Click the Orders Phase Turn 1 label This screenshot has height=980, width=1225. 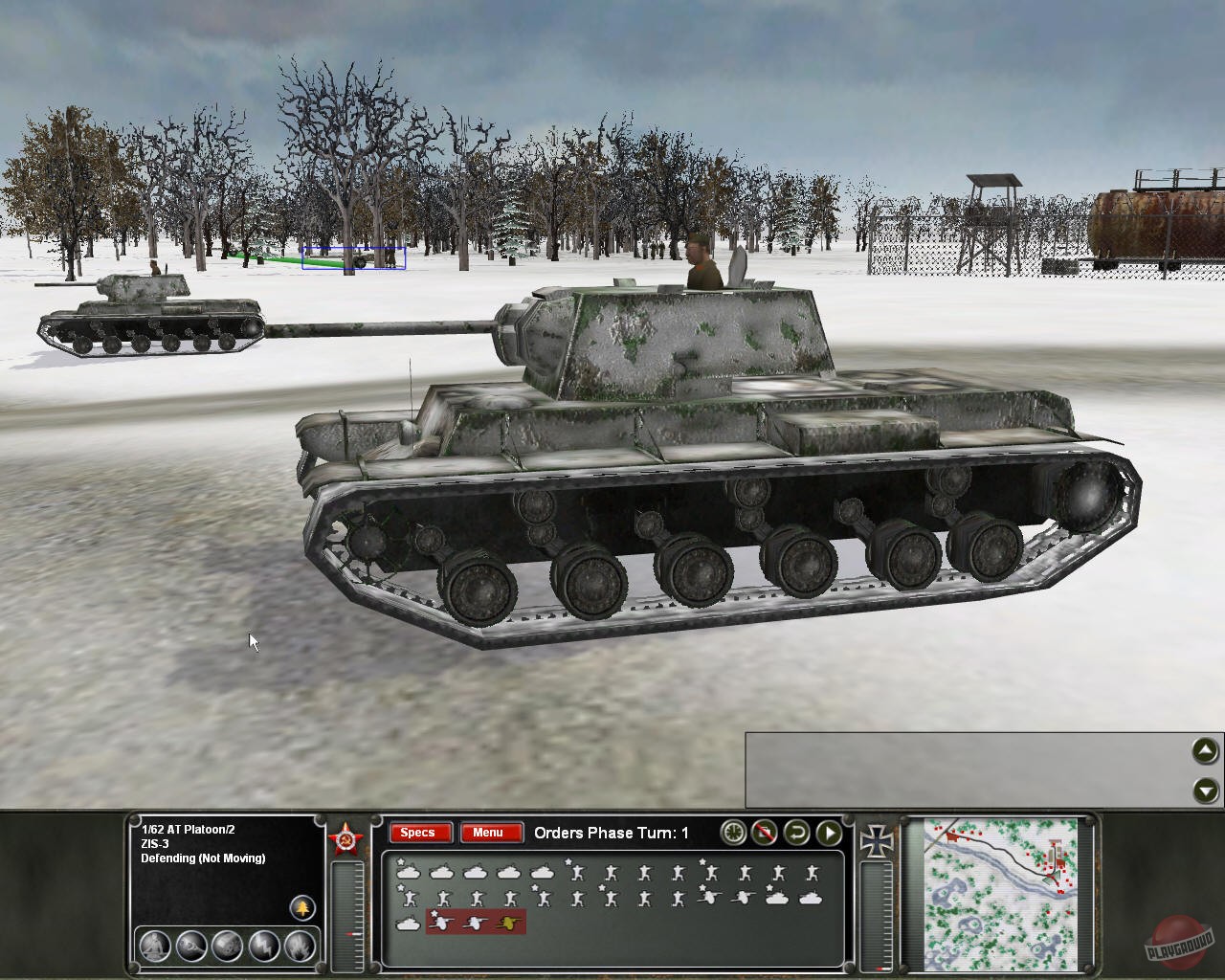(612, 833)
